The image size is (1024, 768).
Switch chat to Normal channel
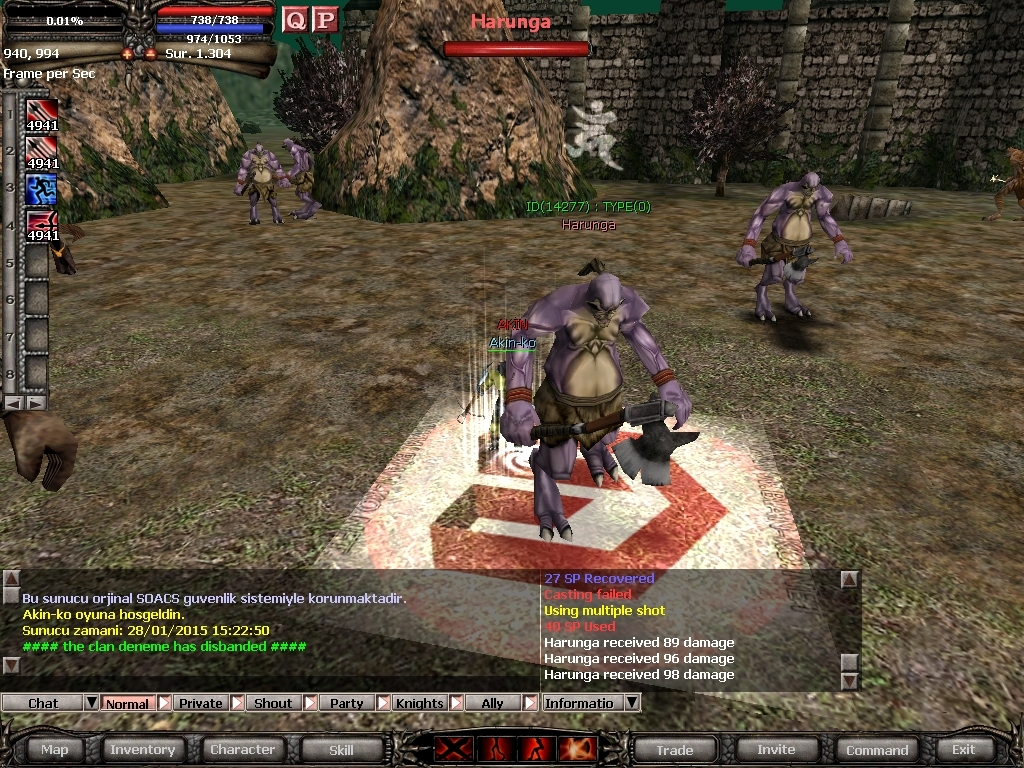[127, 703]
